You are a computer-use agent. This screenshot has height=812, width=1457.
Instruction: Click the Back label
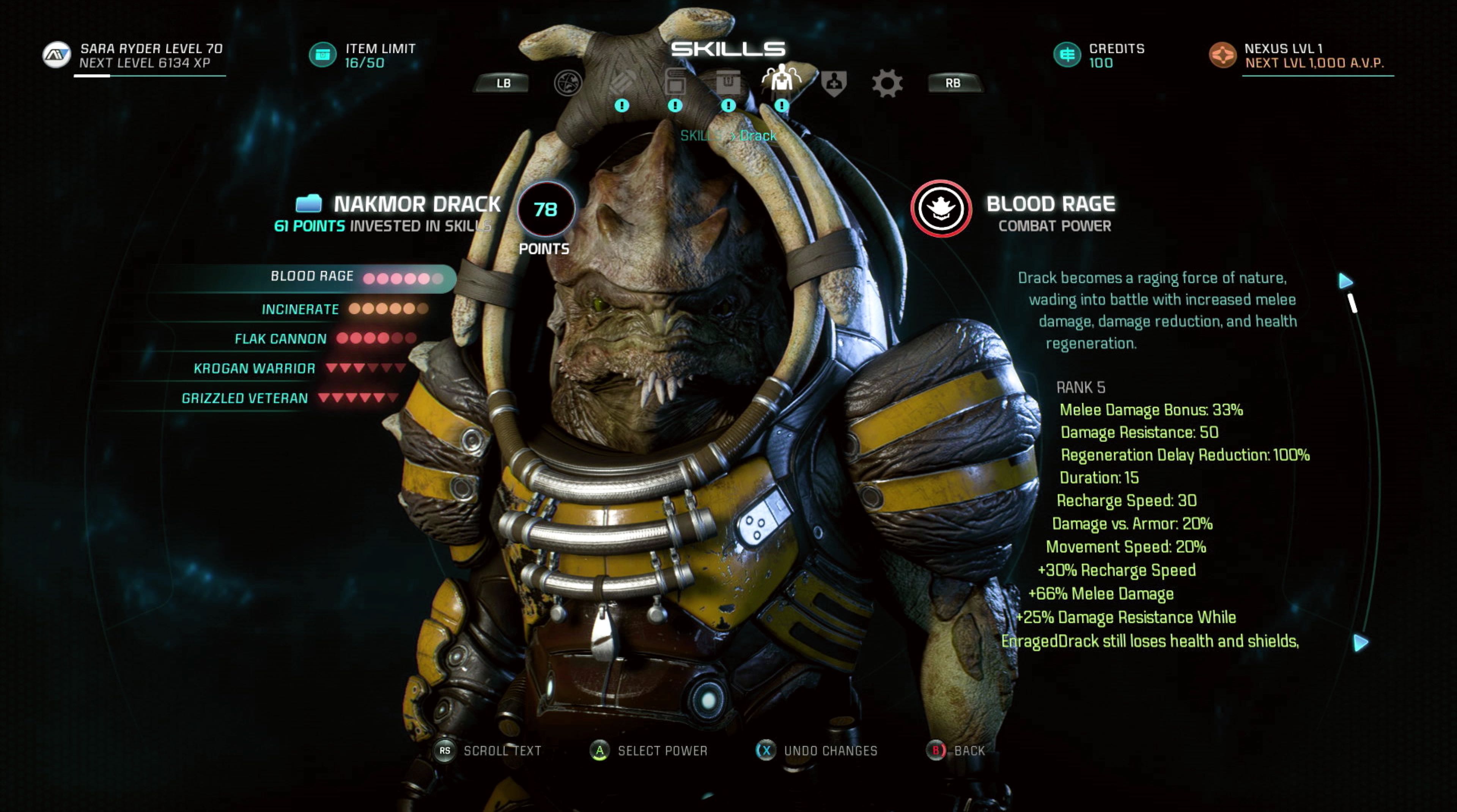969,751
